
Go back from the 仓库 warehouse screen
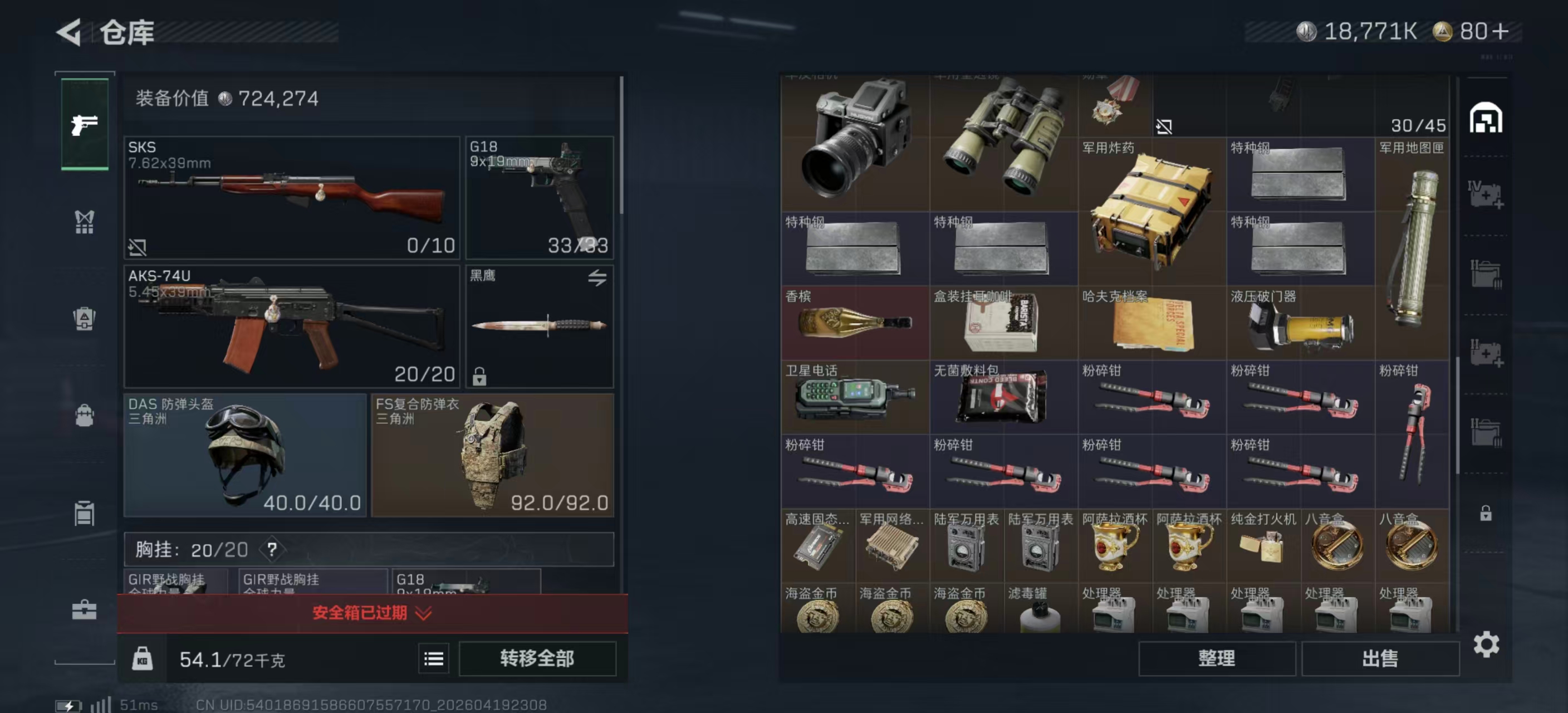coord(69,32)
